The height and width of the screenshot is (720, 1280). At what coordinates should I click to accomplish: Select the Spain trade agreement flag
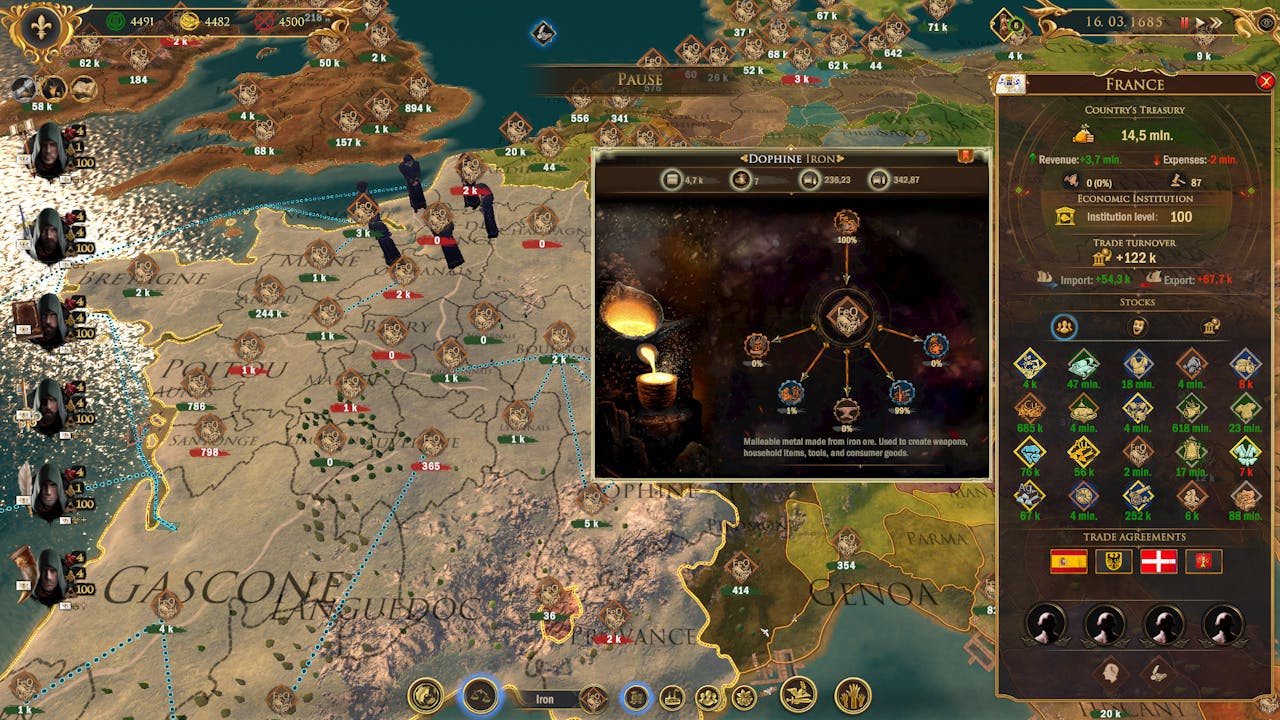coord(1068,561)
